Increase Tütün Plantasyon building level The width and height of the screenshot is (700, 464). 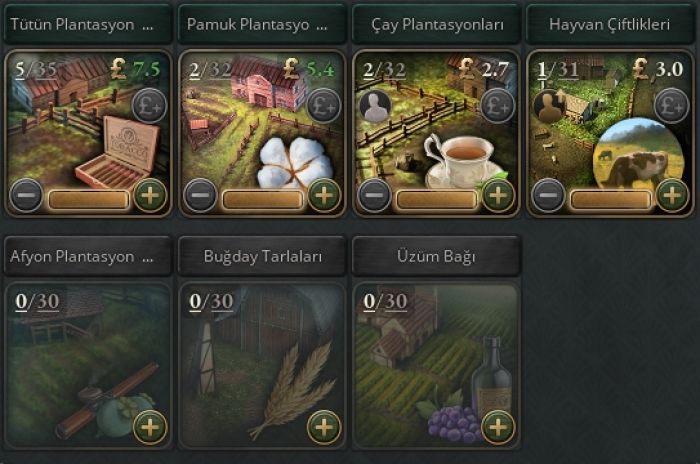click(x=150, y=194)
